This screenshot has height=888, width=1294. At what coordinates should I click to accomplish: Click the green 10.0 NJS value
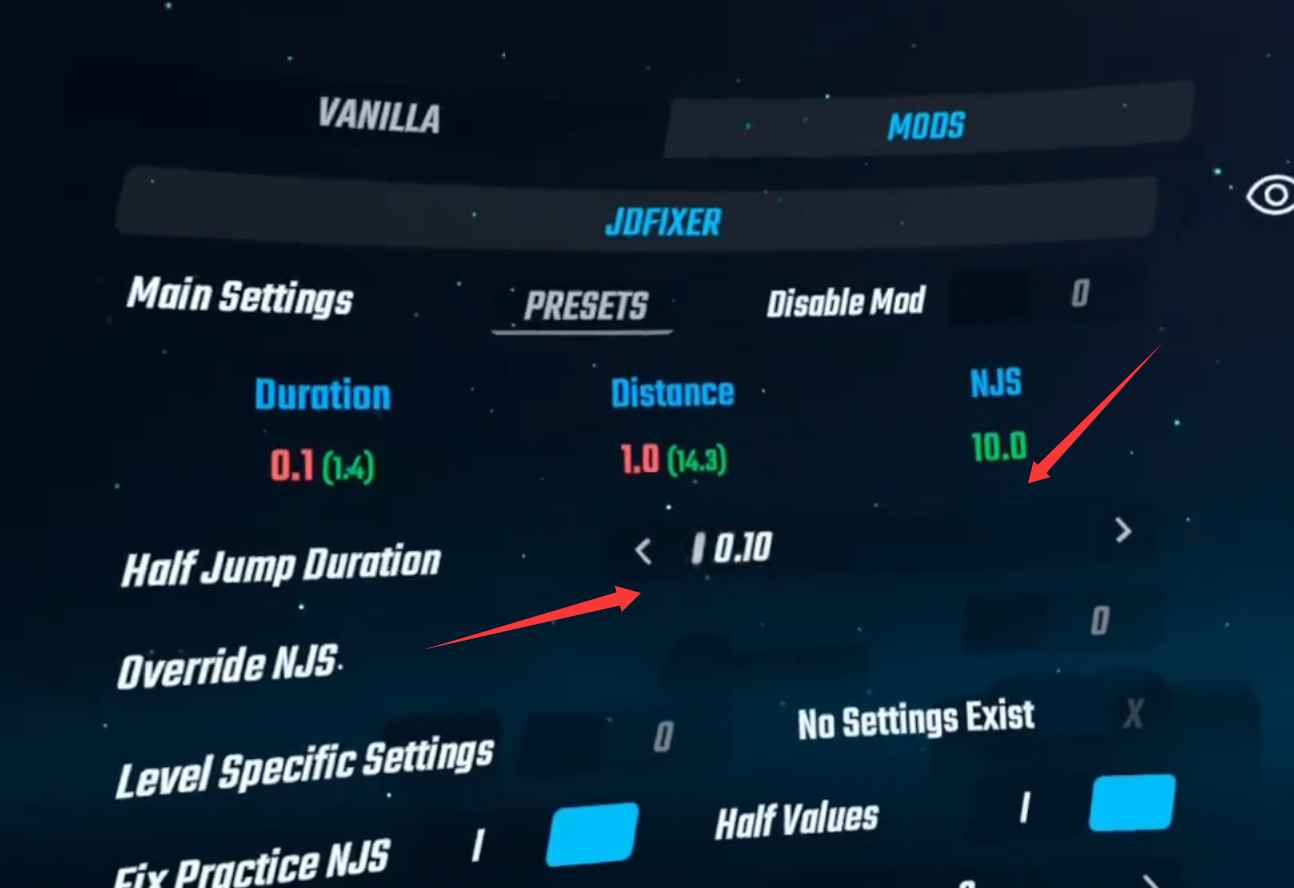[x=998, y=448]
